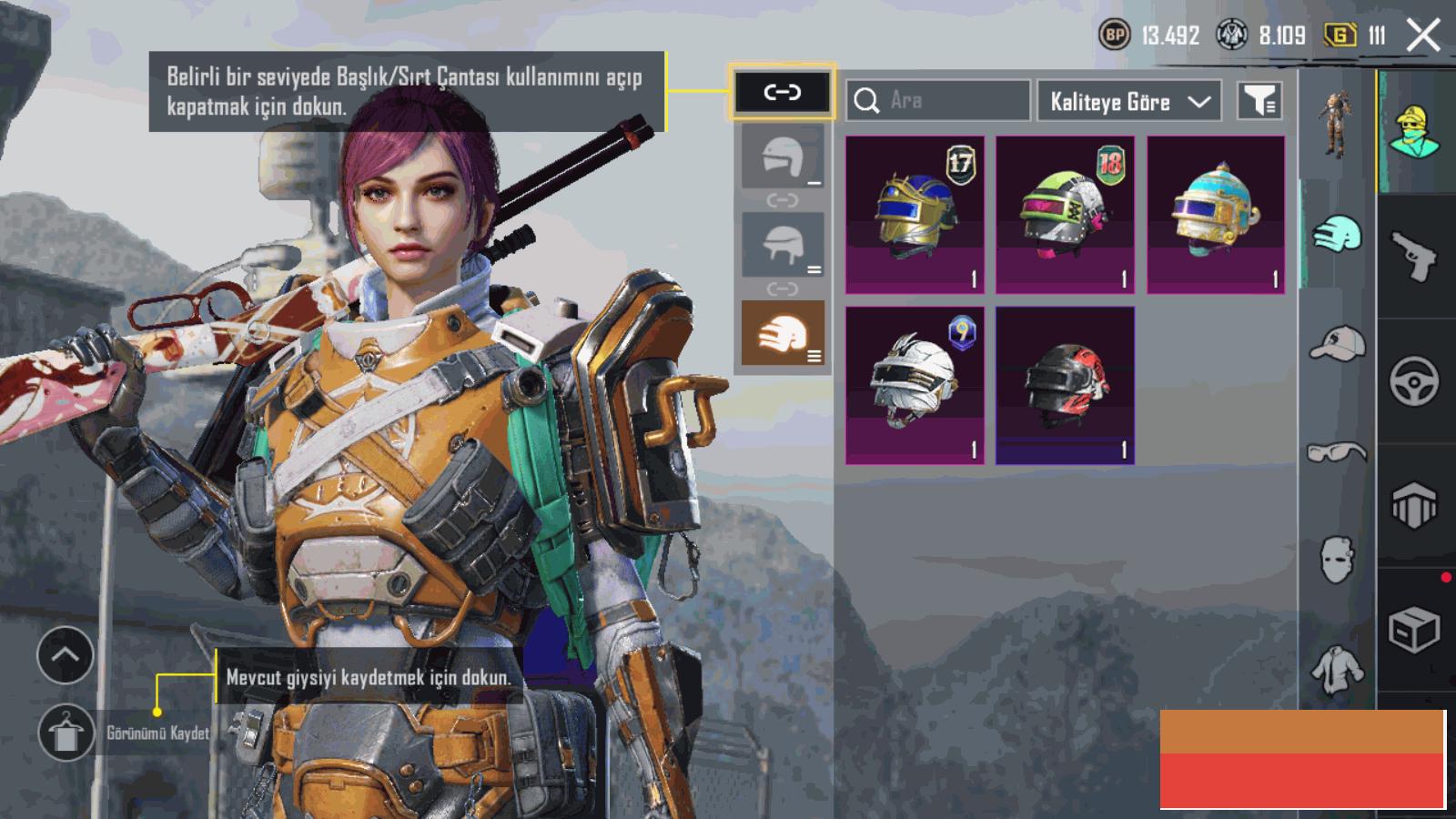This screenshot has width=1456, height=819.
Task: Open the steering wheel vehicles category
Action: point(1414,380)
